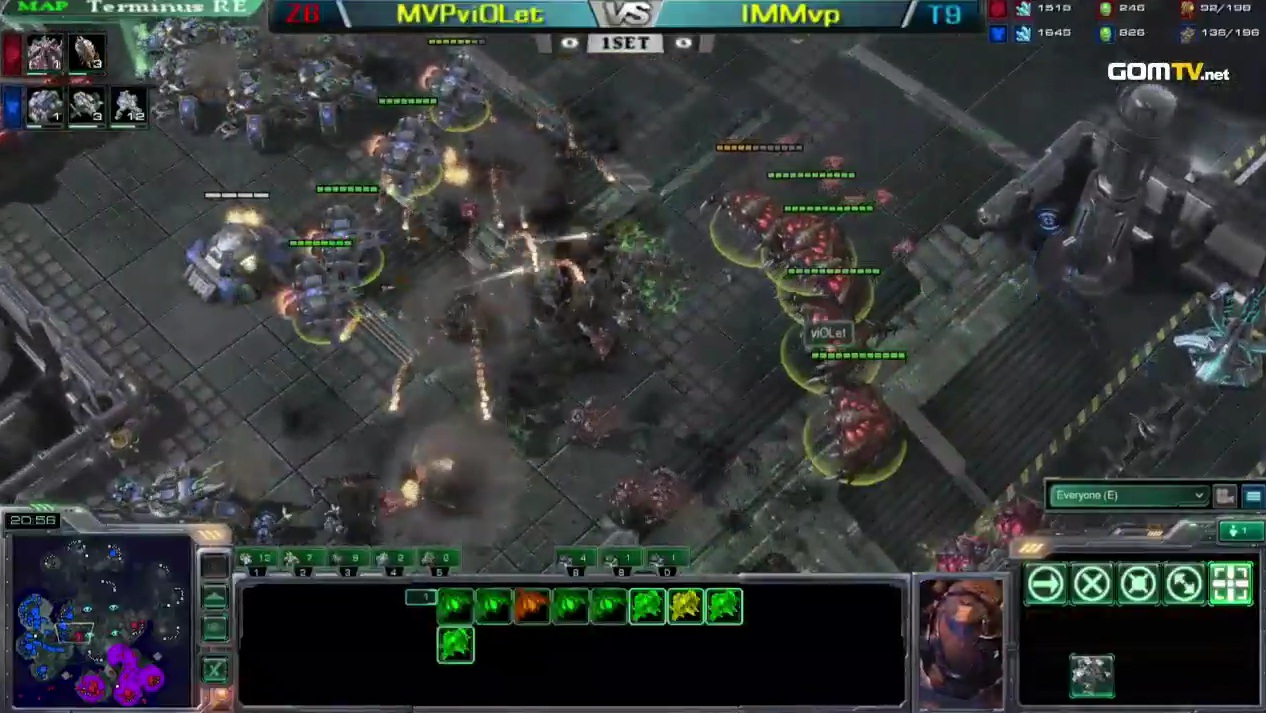
Task: Select the orange damaged unit wireframe
Action: coord(532,606)
